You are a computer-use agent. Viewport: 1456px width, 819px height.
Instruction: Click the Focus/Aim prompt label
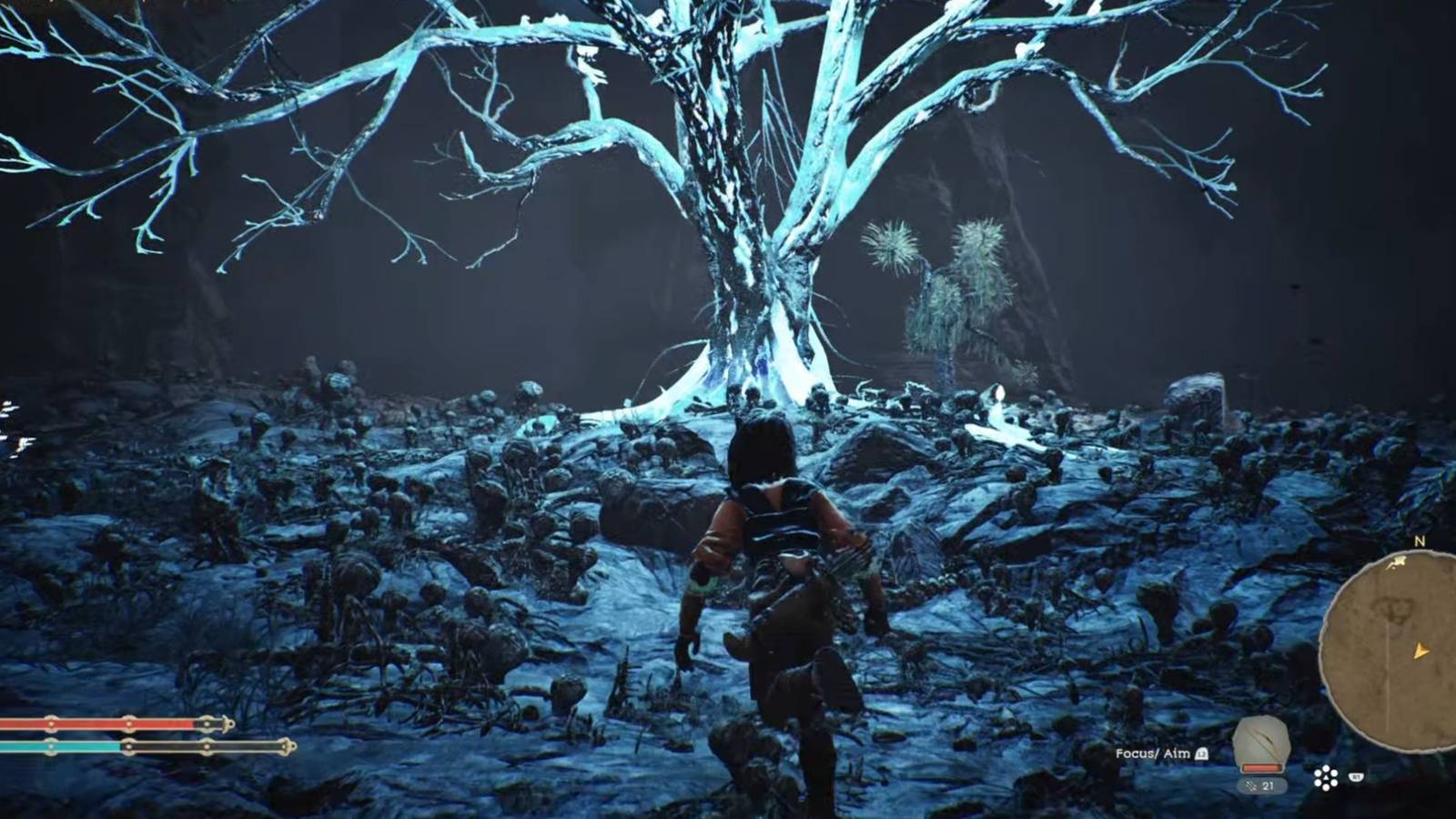1152,753
